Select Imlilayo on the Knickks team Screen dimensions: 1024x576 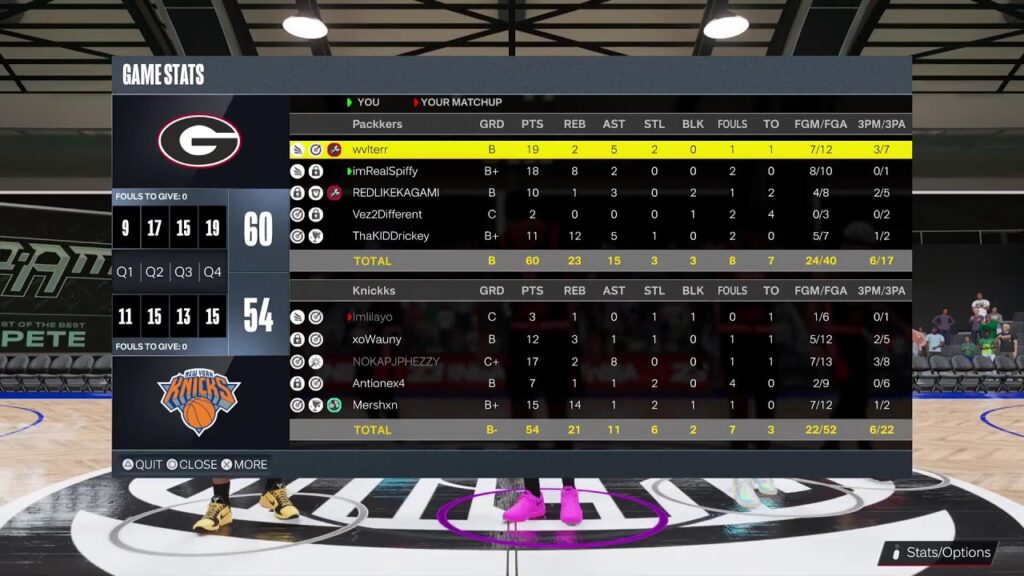point(600,317)
